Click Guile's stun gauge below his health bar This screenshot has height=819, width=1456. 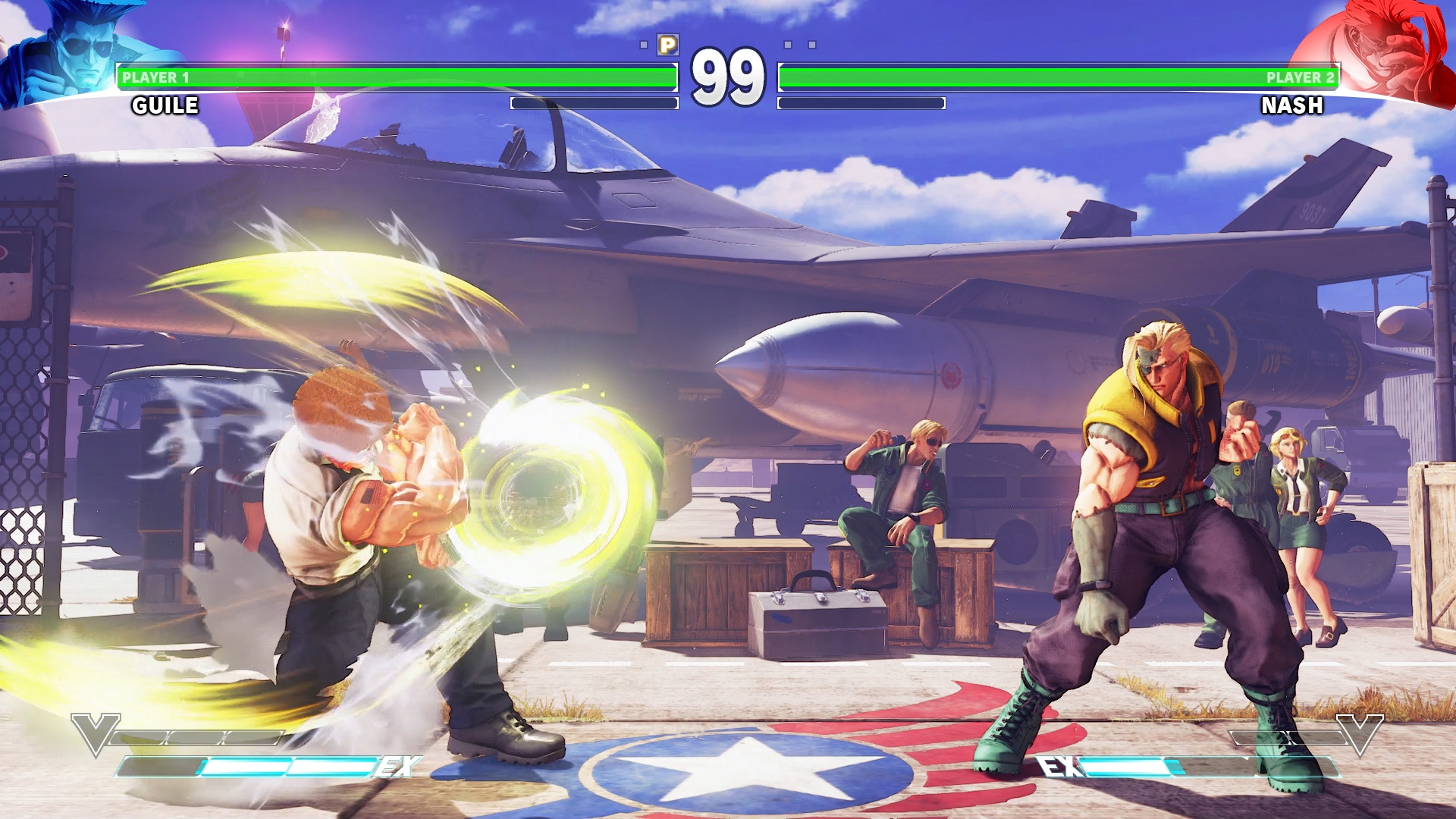595,102
